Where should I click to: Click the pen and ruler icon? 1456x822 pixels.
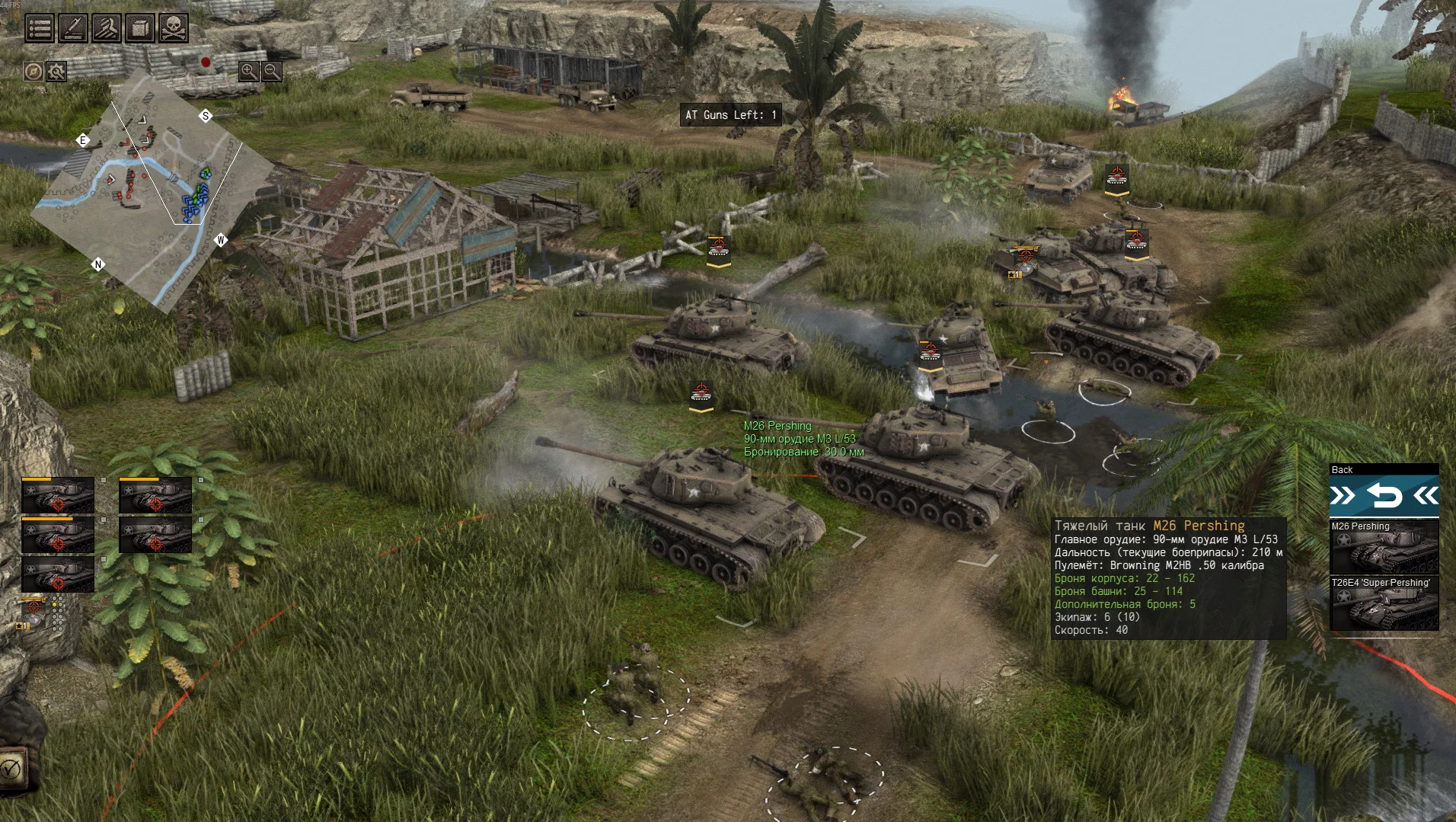(73, 28)
